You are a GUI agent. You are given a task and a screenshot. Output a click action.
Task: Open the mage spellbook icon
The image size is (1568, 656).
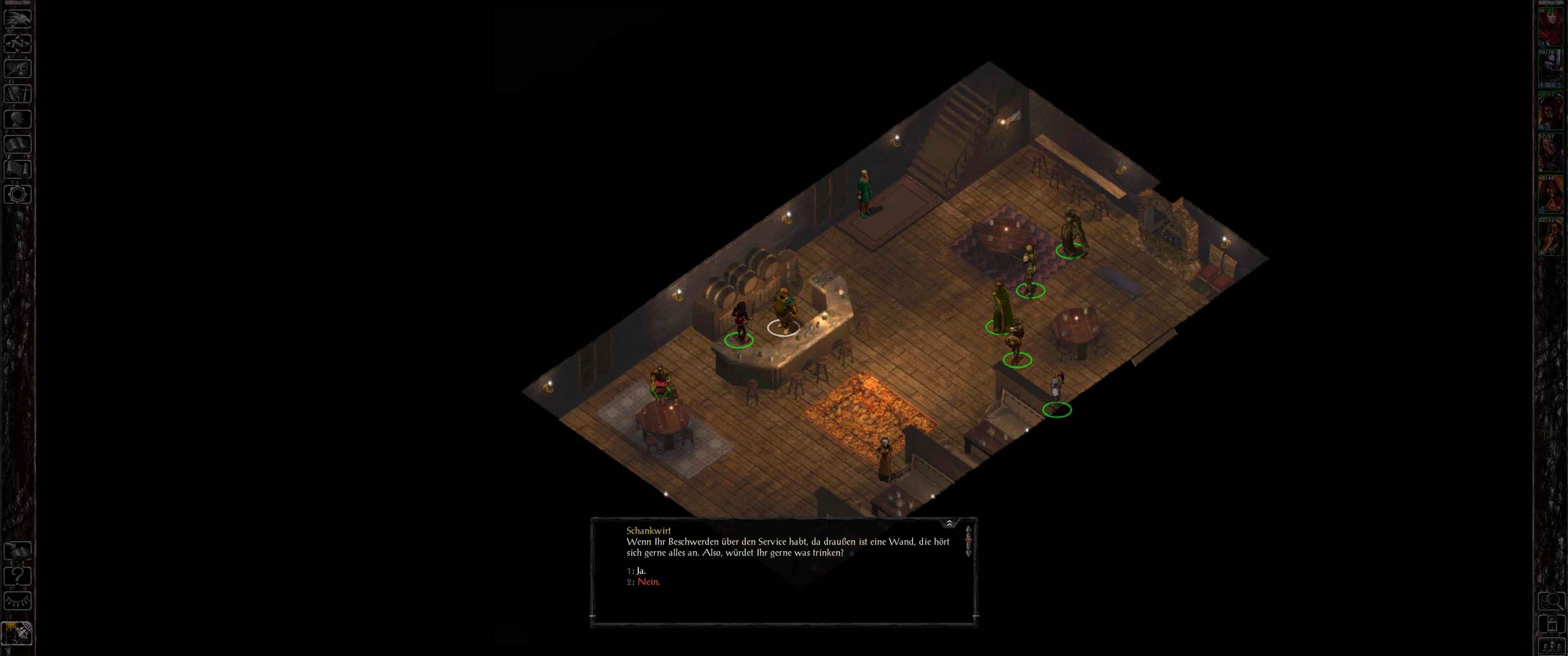coord(18,143)
